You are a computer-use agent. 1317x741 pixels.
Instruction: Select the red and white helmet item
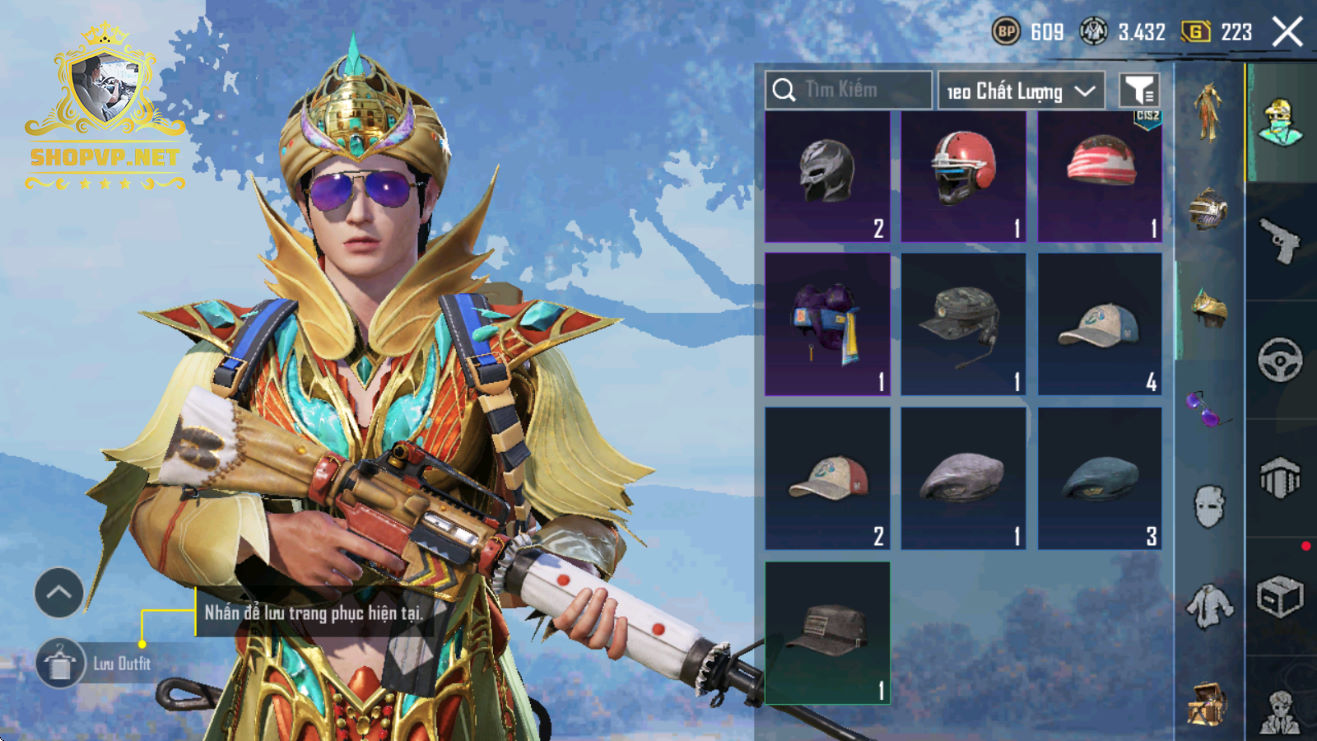pyautogui.click(x=963, y=176)
